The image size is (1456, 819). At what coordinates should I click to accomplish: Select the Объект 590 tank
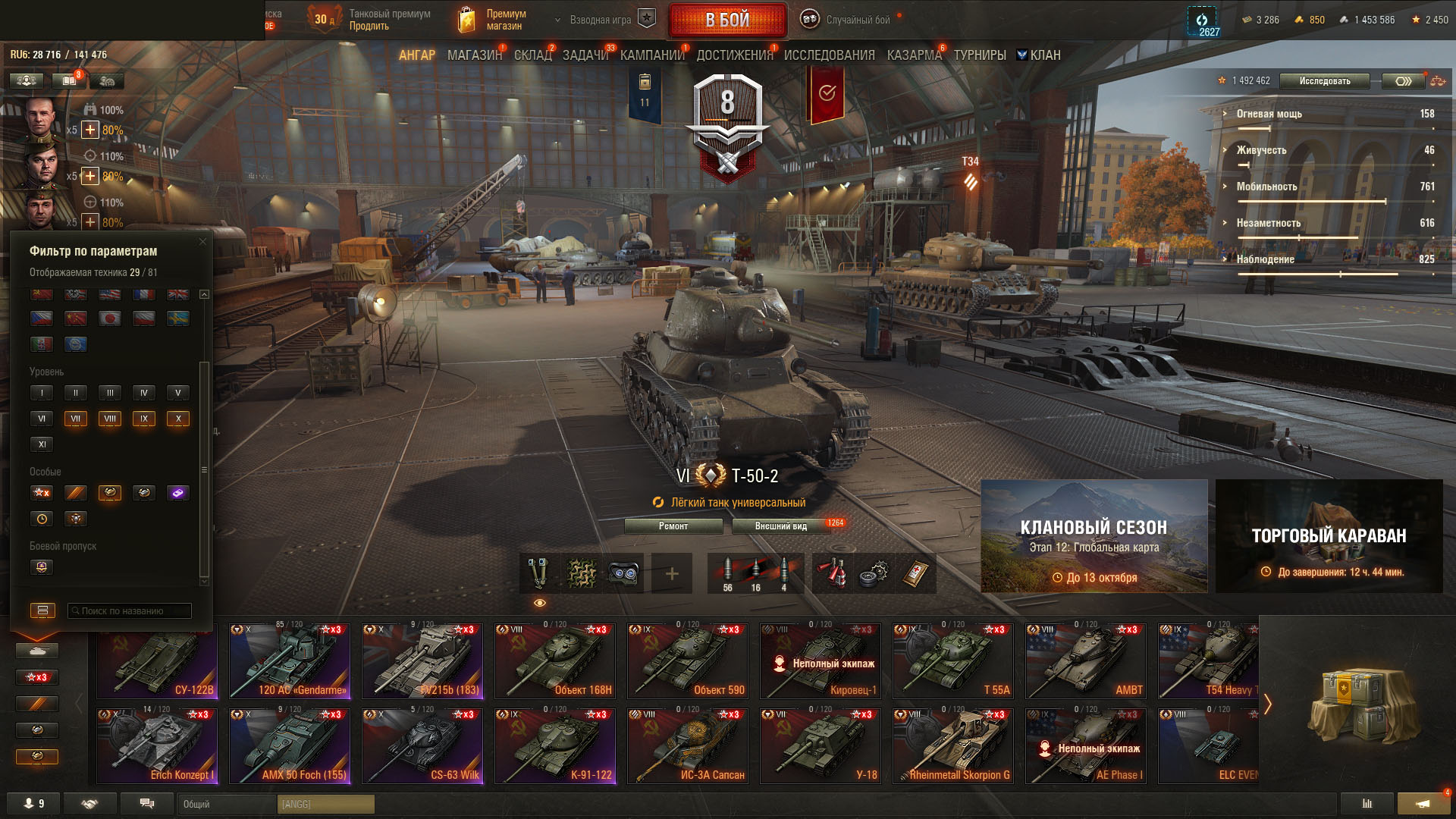tap(688, 661)
